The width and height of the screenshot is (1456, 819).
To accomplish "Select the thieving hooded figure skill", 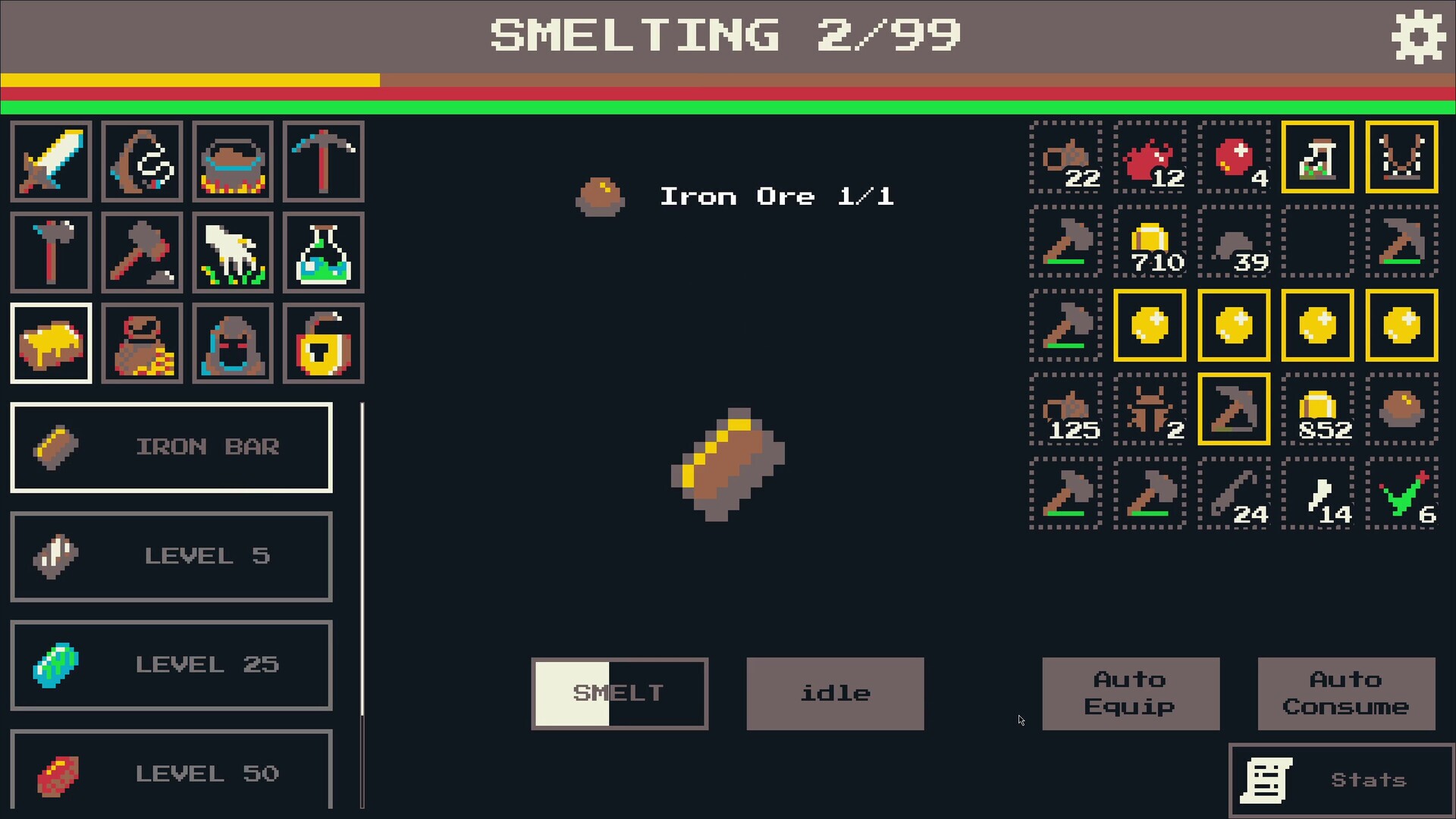I will 233,344.
